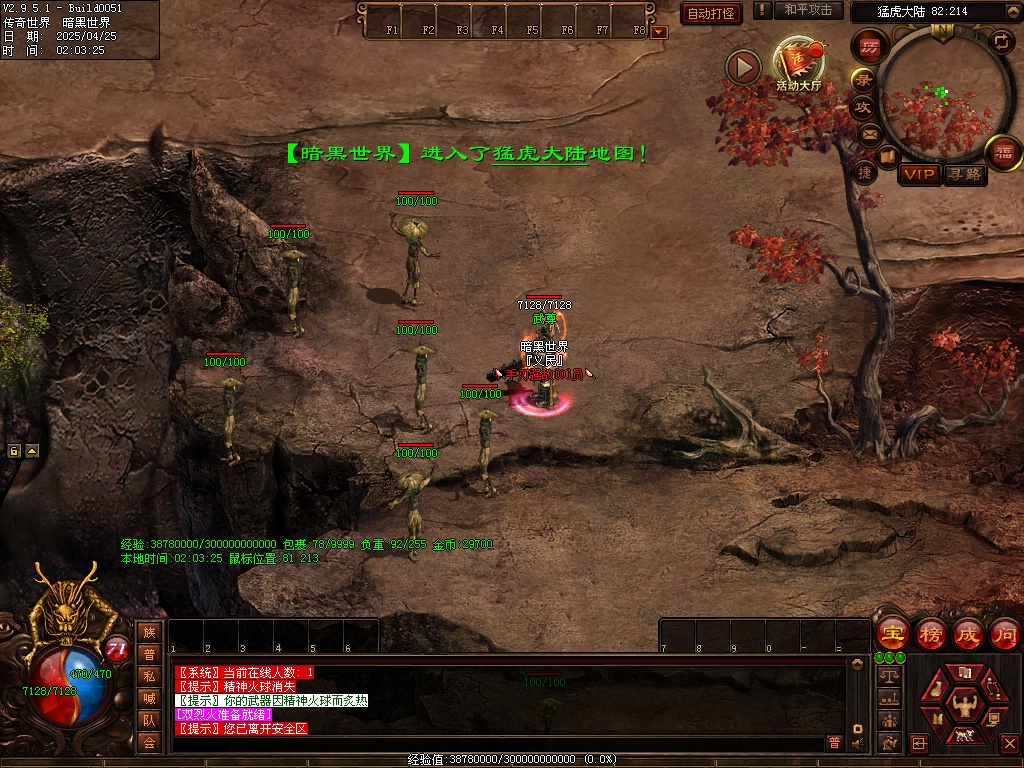Toggle the 自动打怪 auto-fight button
Screen dimensions: 1024x768
tap(711, 13)
